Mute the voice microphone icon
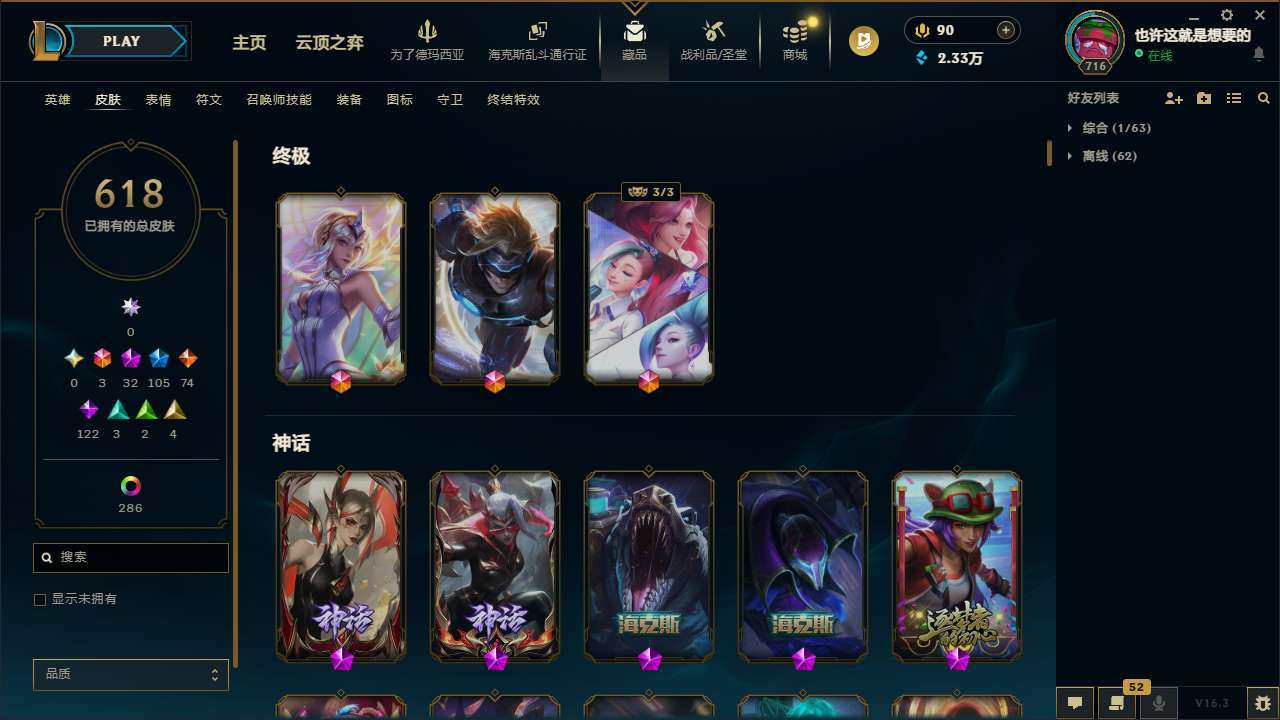The width and height of the screenshot is (1280, 720). pos(1158,702)
